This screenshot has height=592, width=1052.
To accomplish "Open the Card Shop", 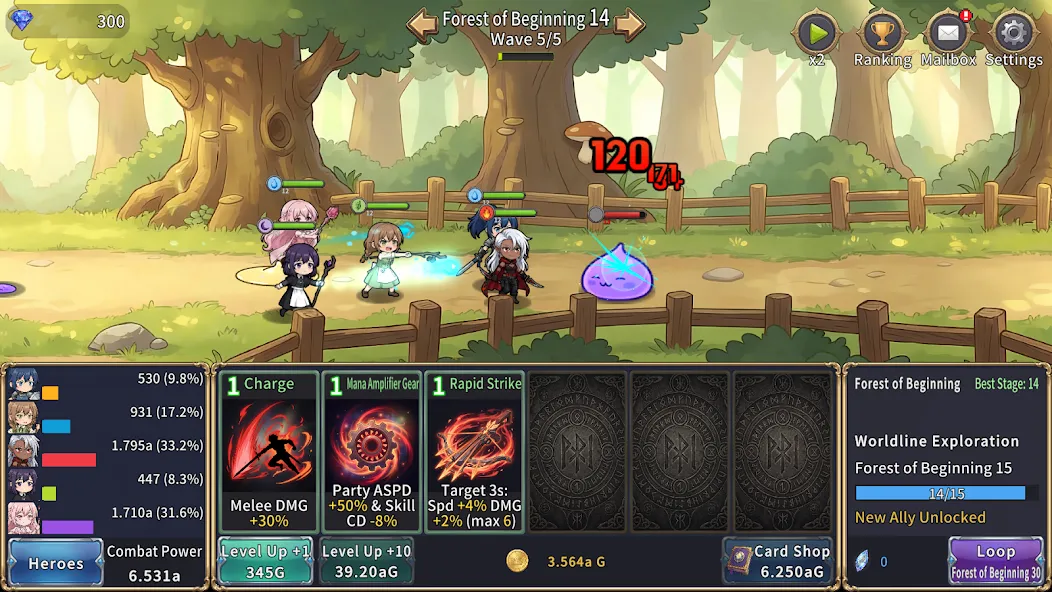I will coord(778,561).
